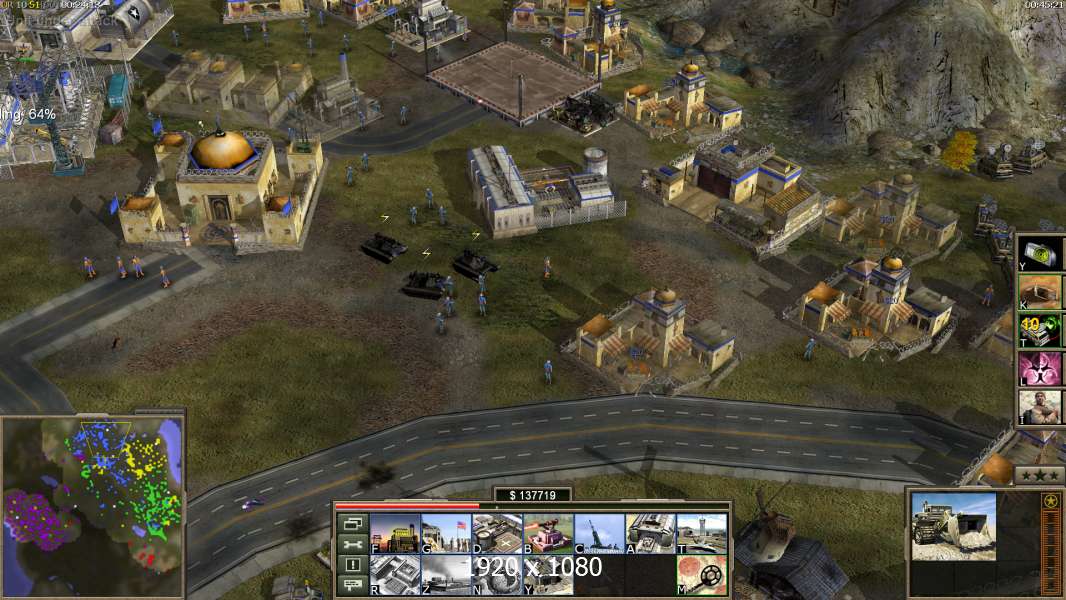This screenshot has height=600, width=1066.
Task: Click the overlapping windows button
Action: click(x=352, y=524)
